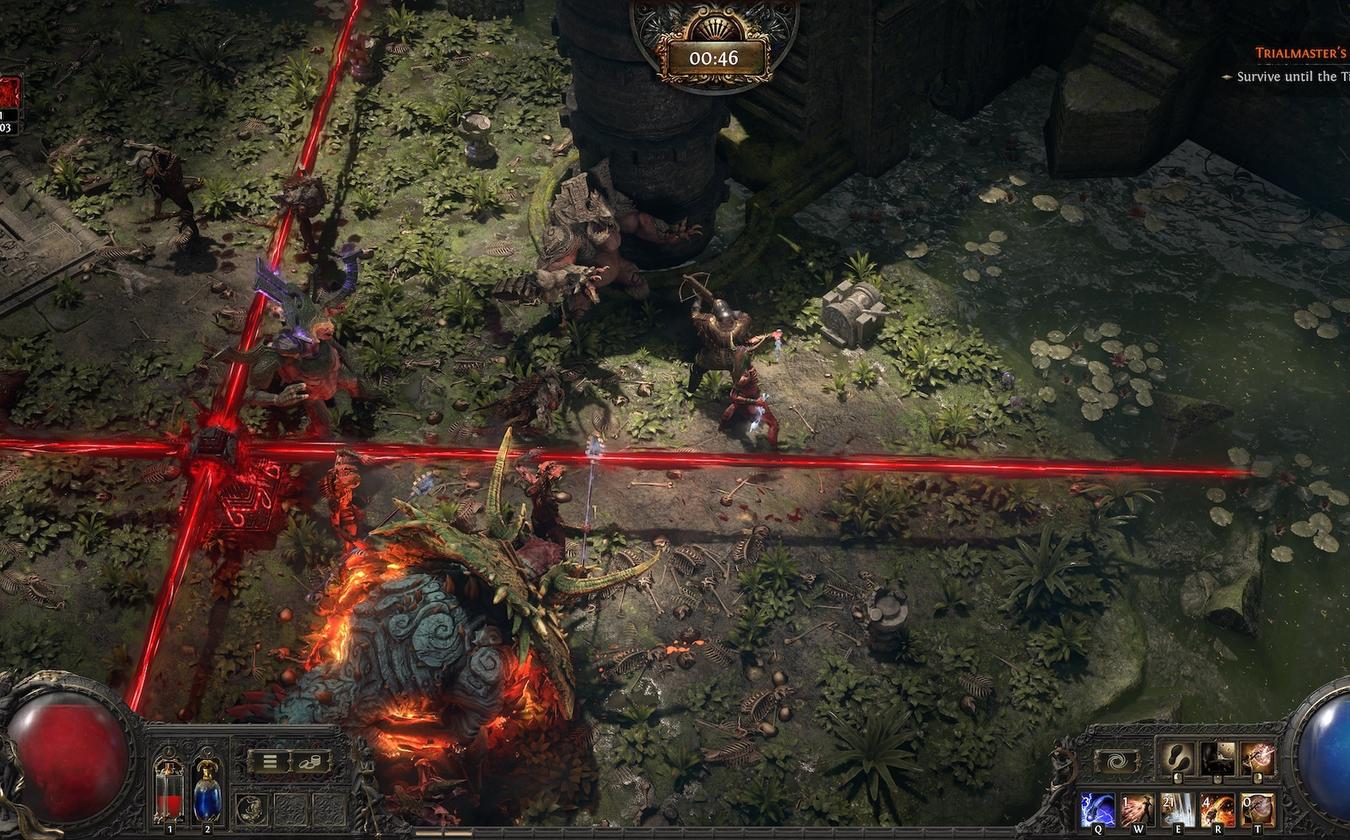Click the red buff icon
Image resolution: width=1350 pixels, height=840 pixels.
point(9,96)
